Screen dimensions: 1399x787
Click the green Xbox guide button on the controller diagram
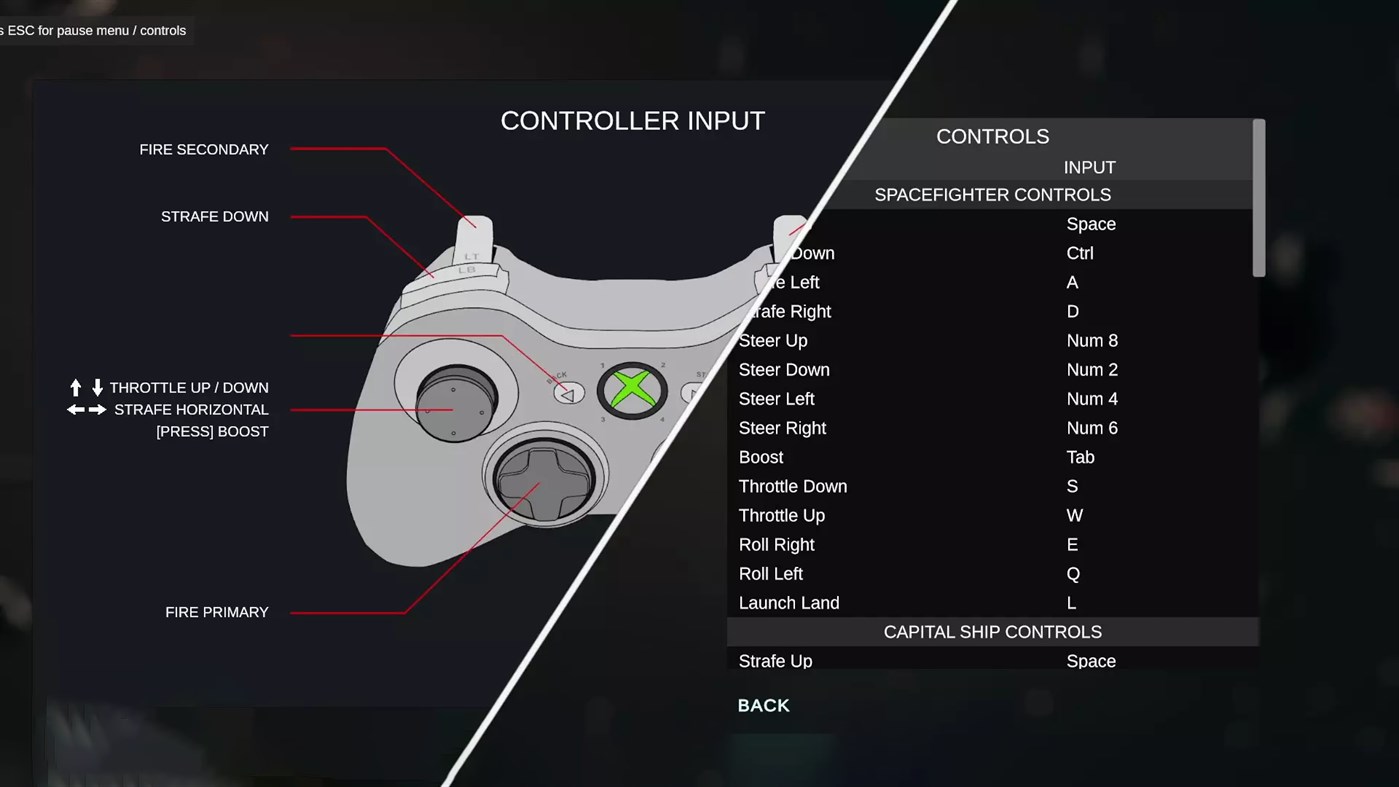pyautogui.click(x=632, y=388)
